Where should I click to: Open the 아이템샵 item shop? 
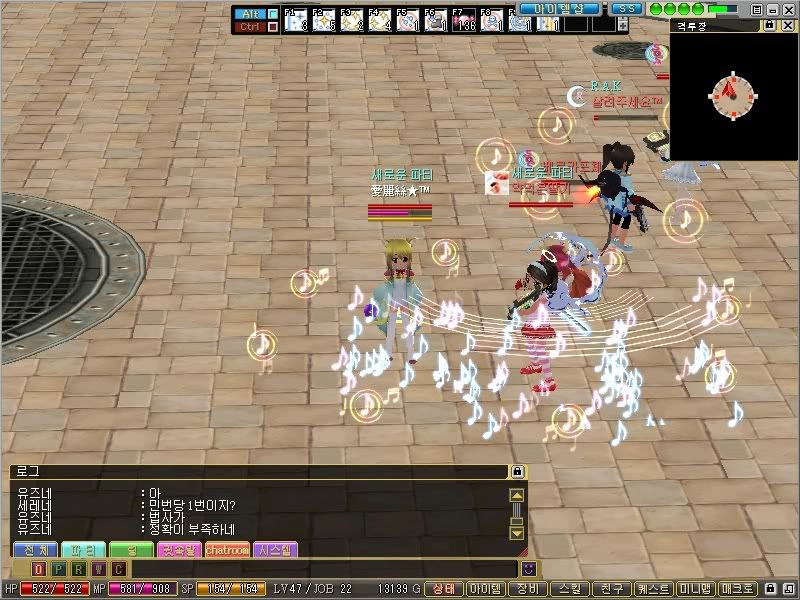click(x=558, y=9)
